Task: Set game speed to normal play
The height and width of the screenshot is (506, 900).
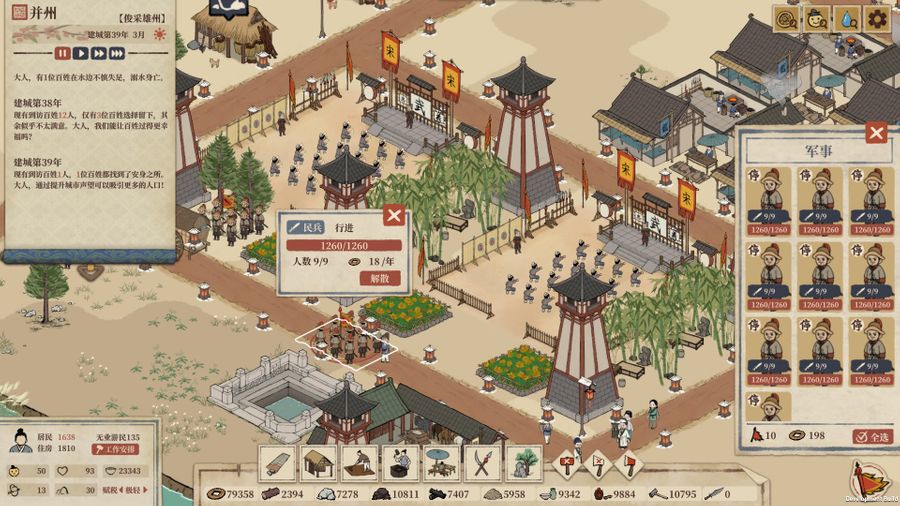Action: [x=82, y=53]
